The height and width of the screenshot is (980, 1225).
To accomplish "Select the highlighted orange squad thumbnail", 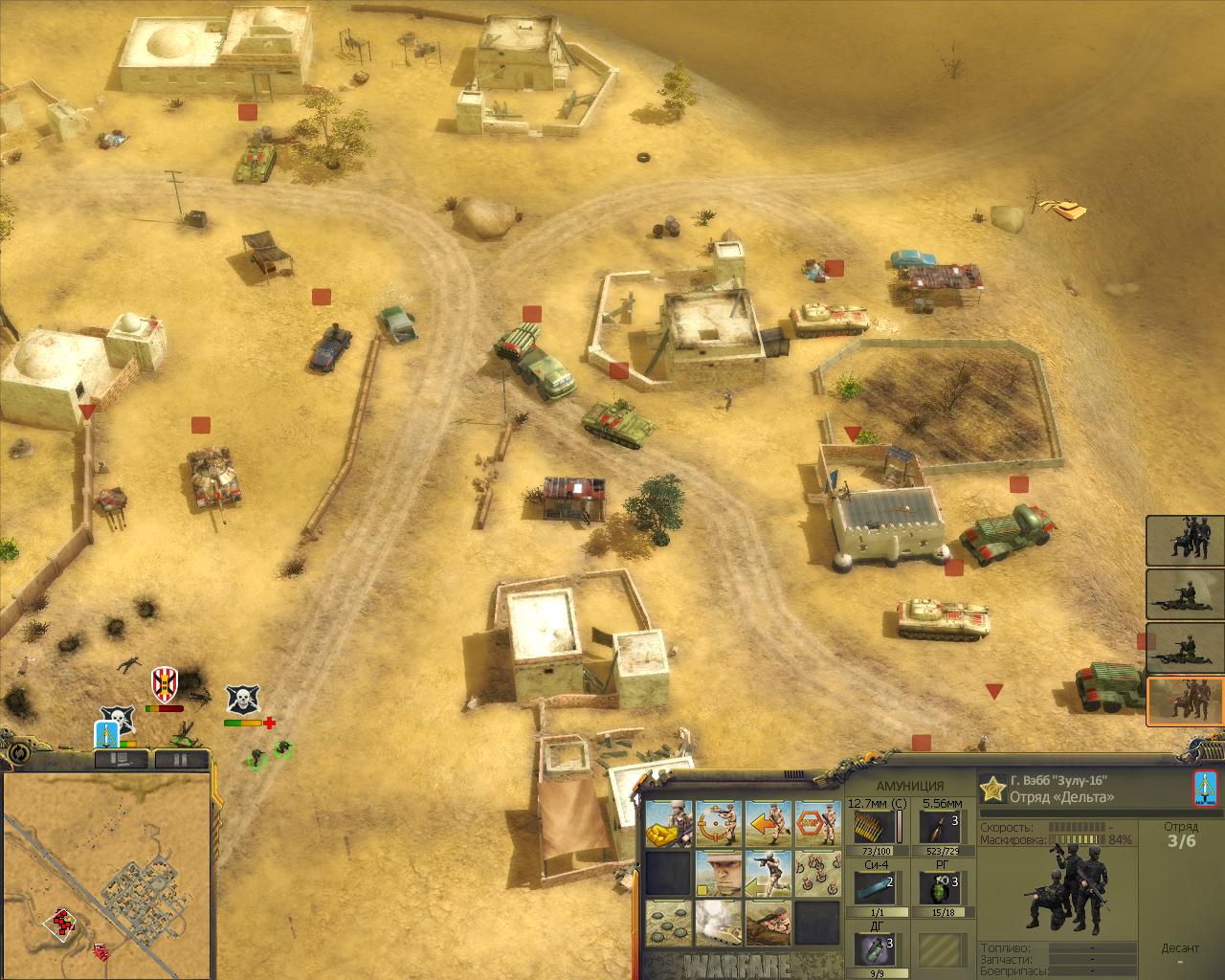I will (x=1185, y=702).
